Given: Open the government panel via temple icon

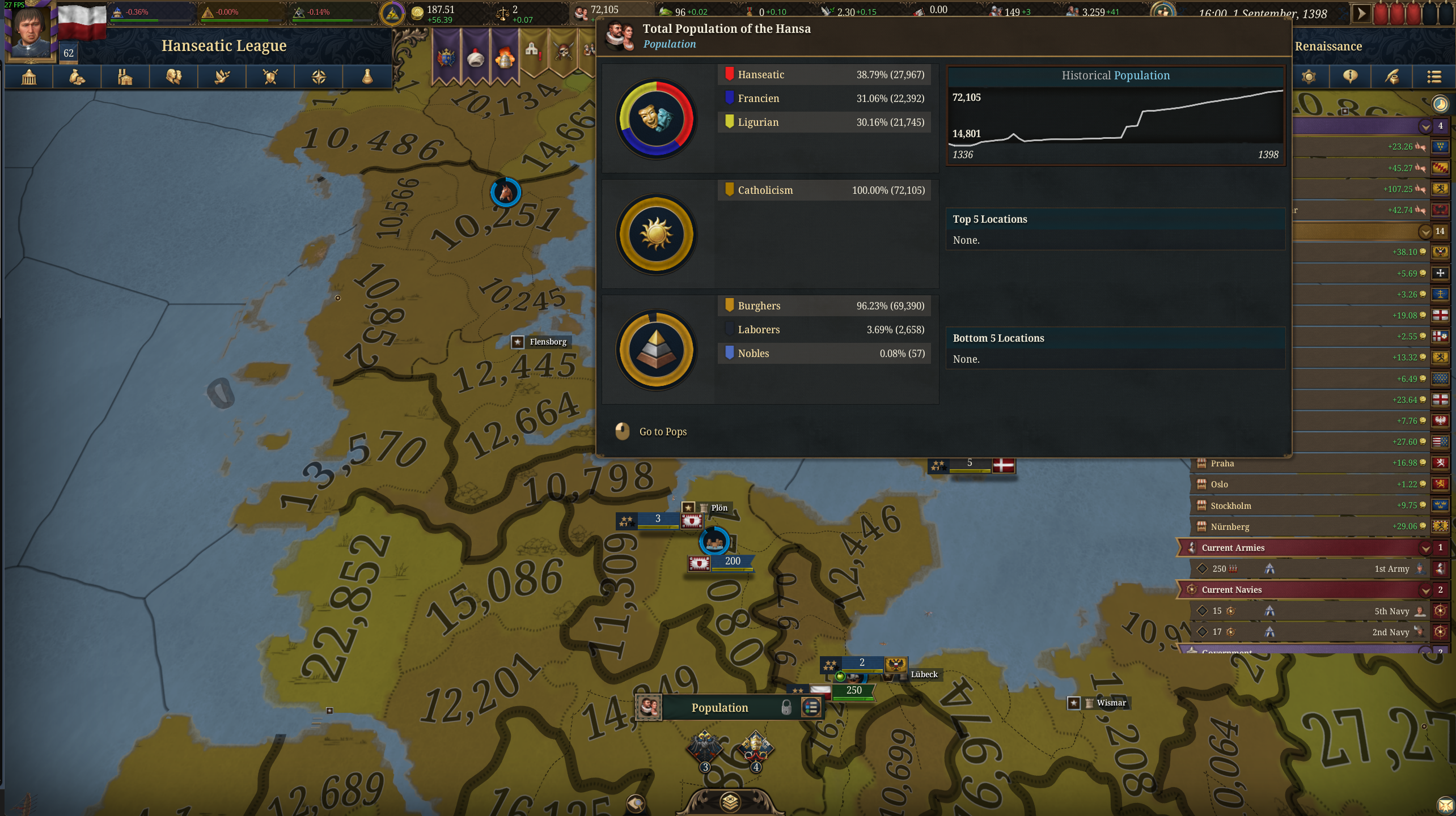Looking at the screenshot, I should pyautogui.click(x=28, y=76).
